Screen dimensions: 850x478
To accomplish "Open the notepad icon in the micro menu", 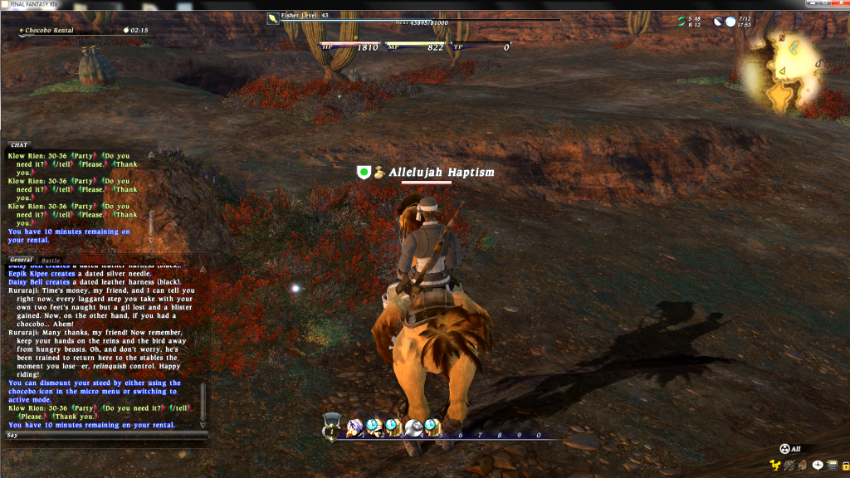I will click(x=831, y=465).
